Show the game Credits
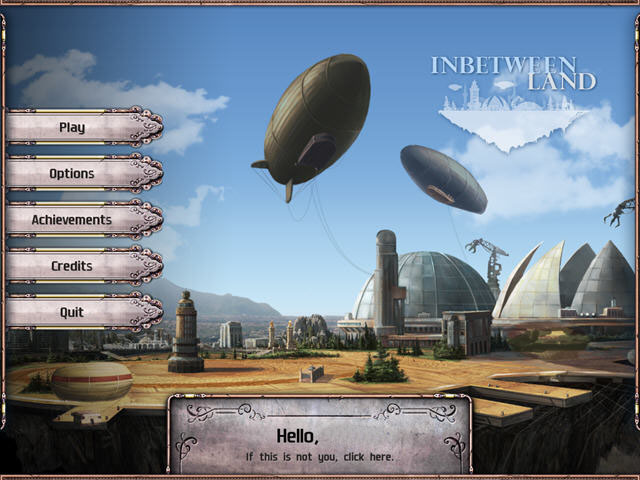 (x=73, y=266)
